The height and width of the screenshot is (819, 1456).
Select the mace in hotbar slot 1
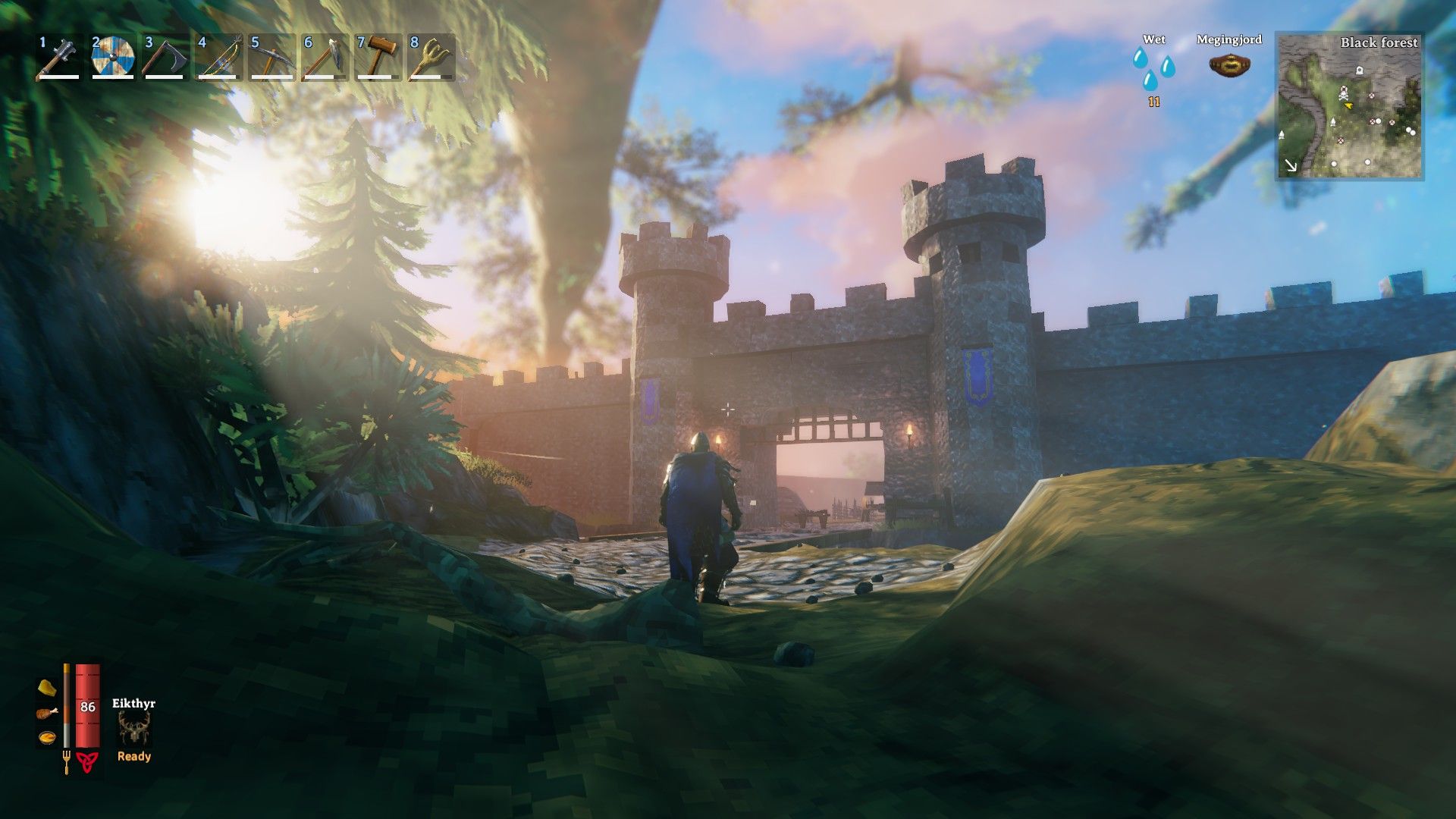point(59,58)
